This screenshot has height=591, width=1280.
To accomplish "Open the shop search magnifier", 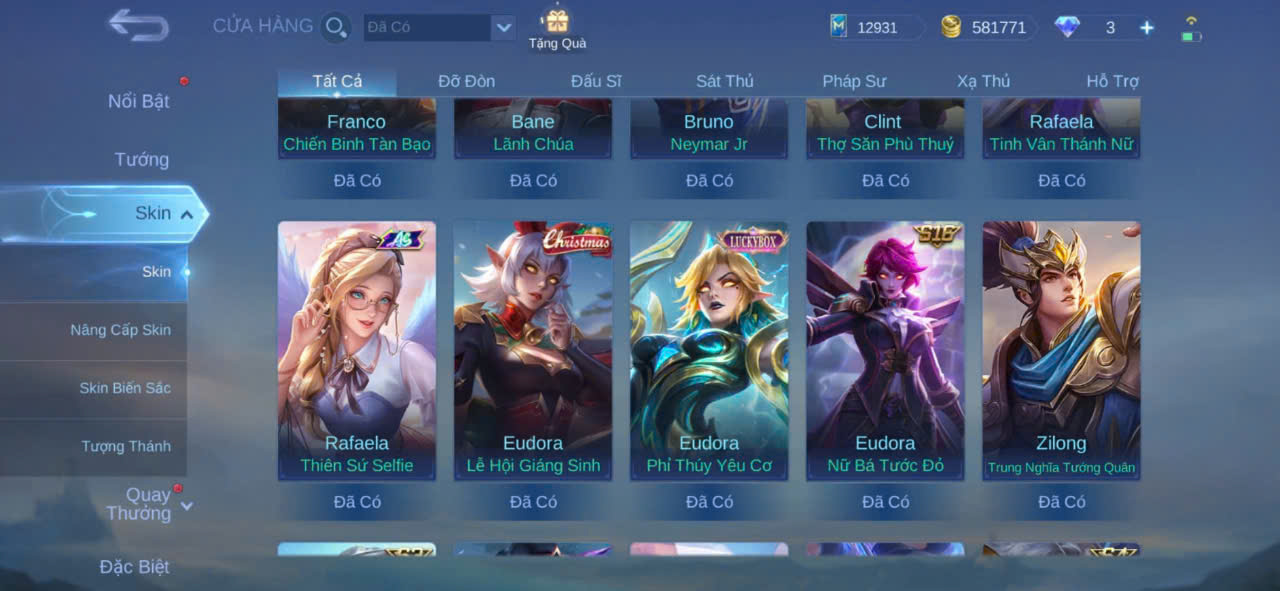I will 336,27.
